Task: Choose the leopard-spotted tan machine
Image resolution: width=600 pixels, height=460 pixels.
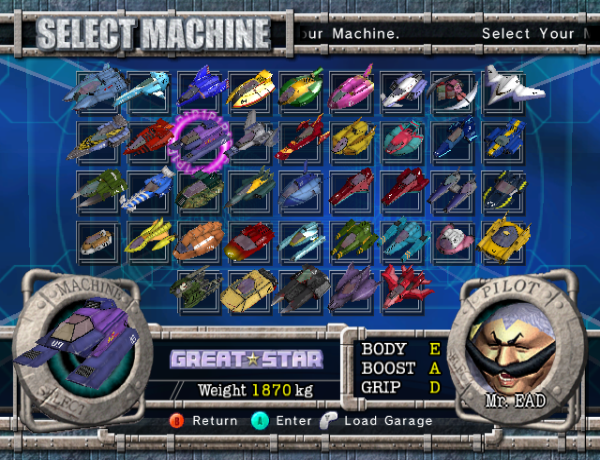Action: (98, 240)
